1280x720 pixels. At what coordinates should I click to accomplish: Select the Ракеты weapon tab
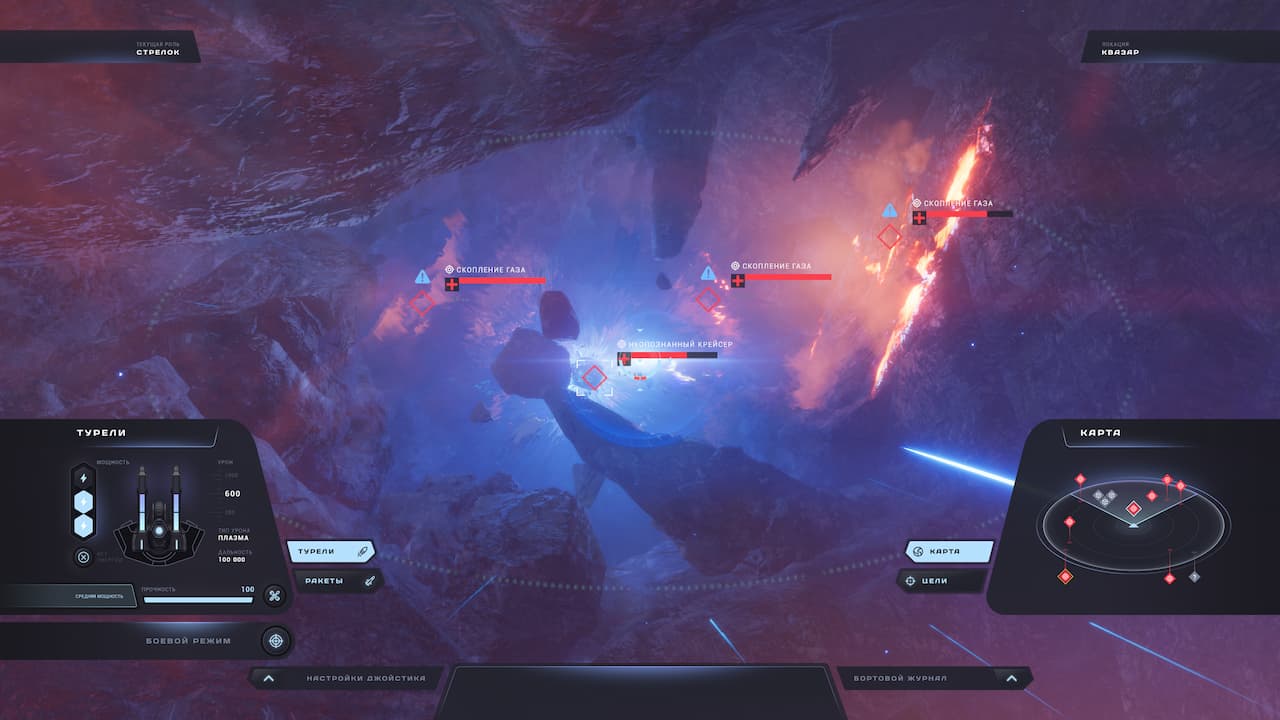pyautogui.click(x=336, y=580)
